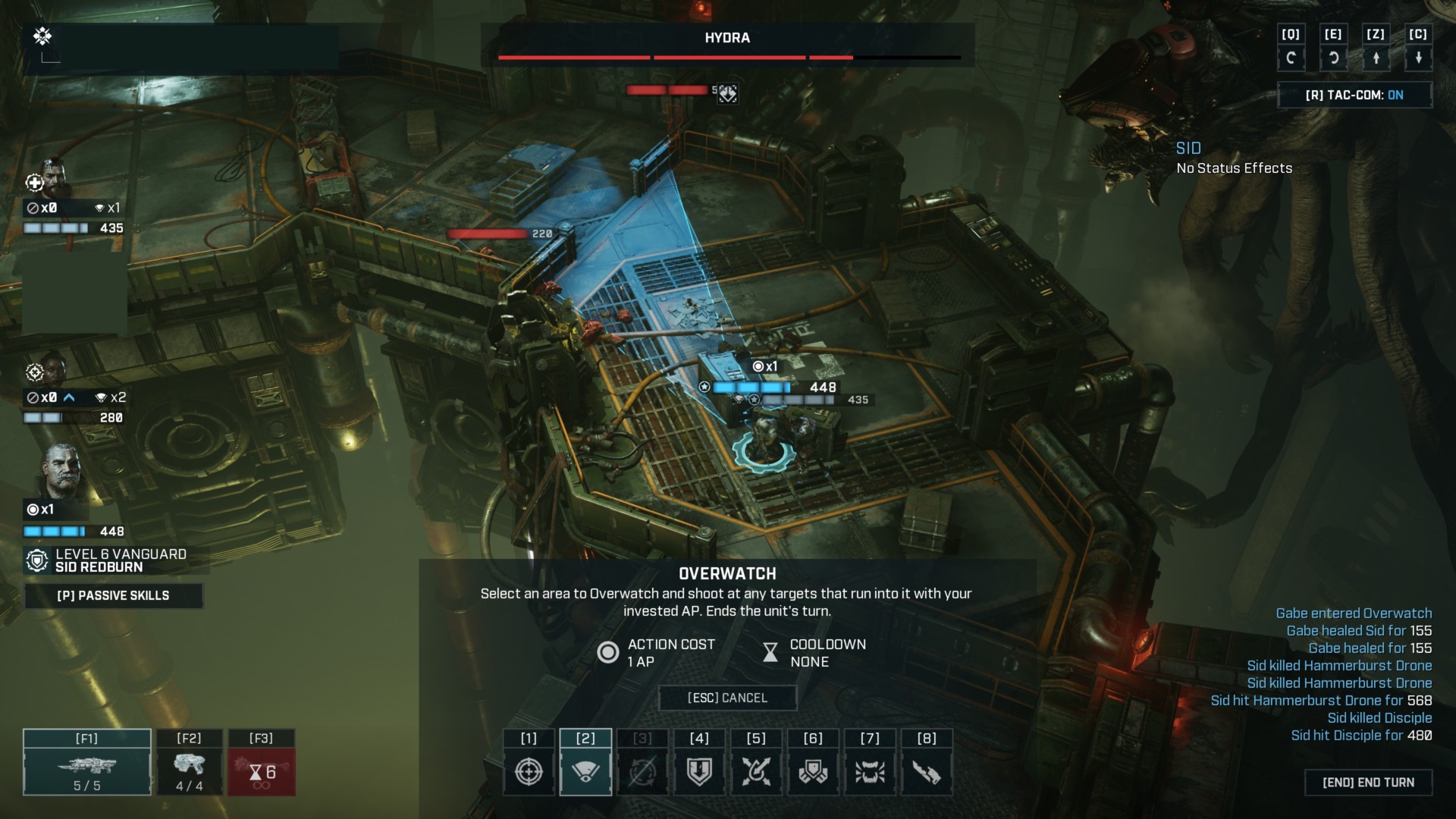Choose the crossed-arrows ability in slot 5
The image size is (1456, 819).
756,770
